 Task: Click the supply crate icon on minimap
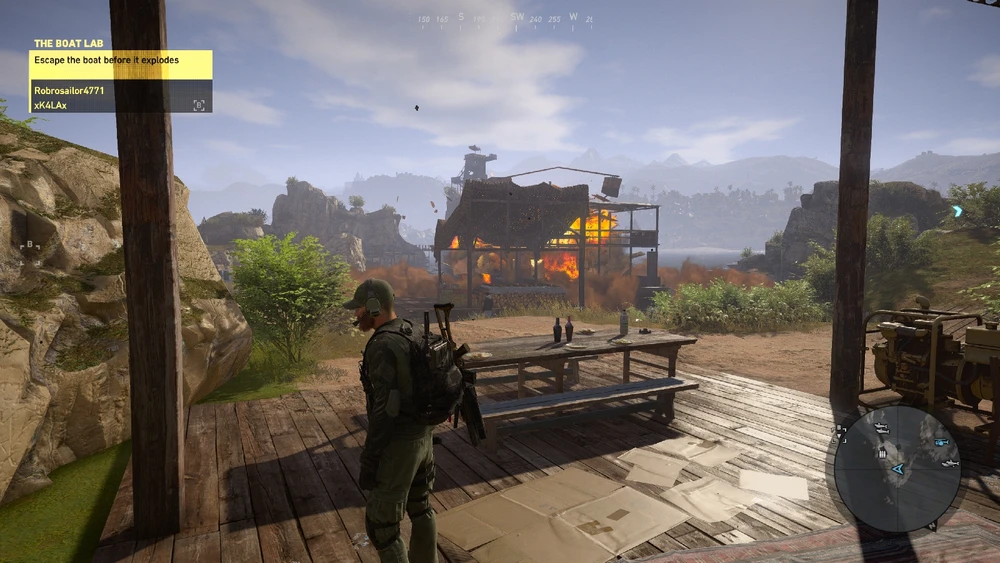coord(881,451)
